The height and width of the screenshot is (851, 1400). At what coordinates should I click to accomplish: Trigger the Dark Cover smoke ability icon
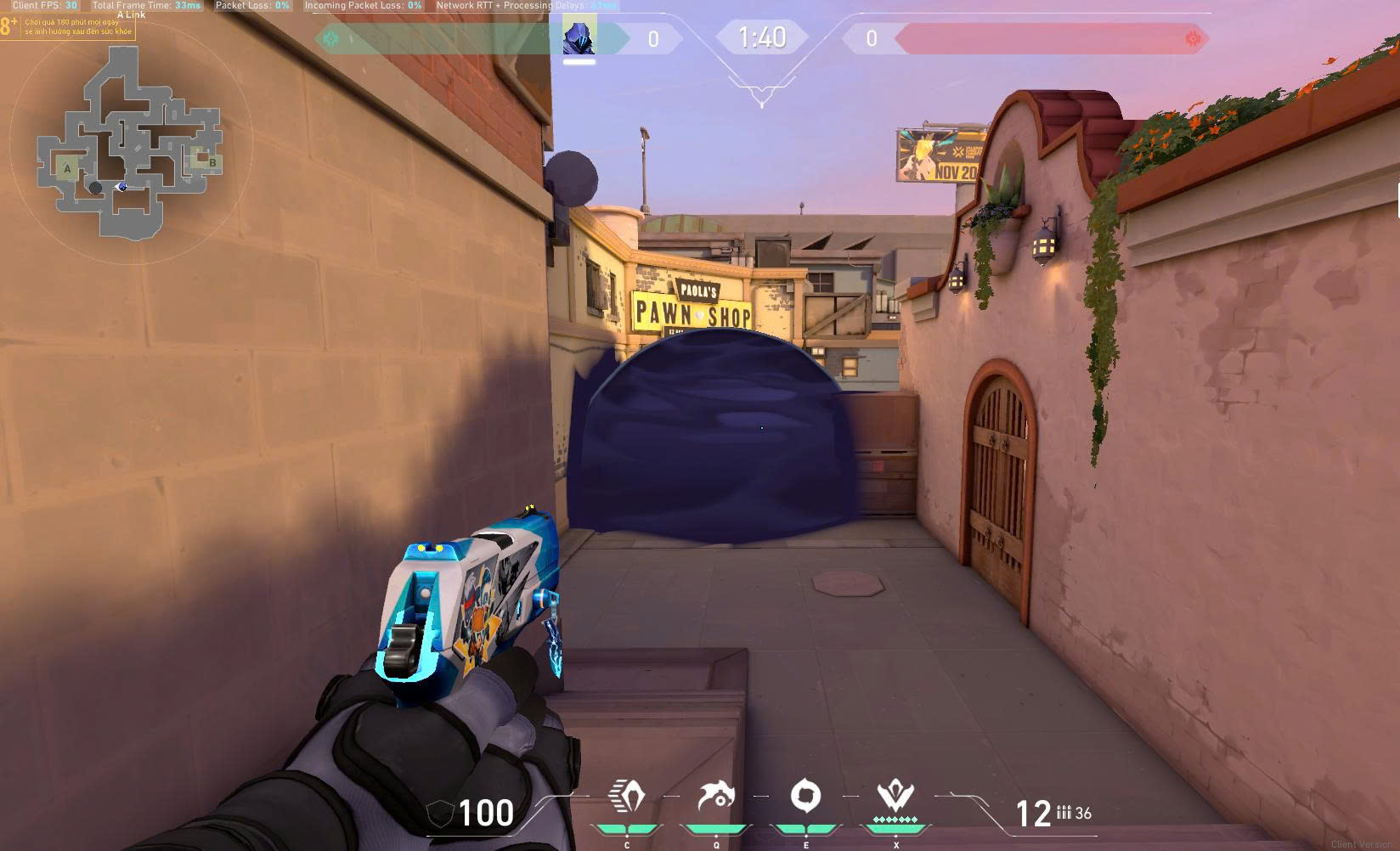tap(805, 797)
